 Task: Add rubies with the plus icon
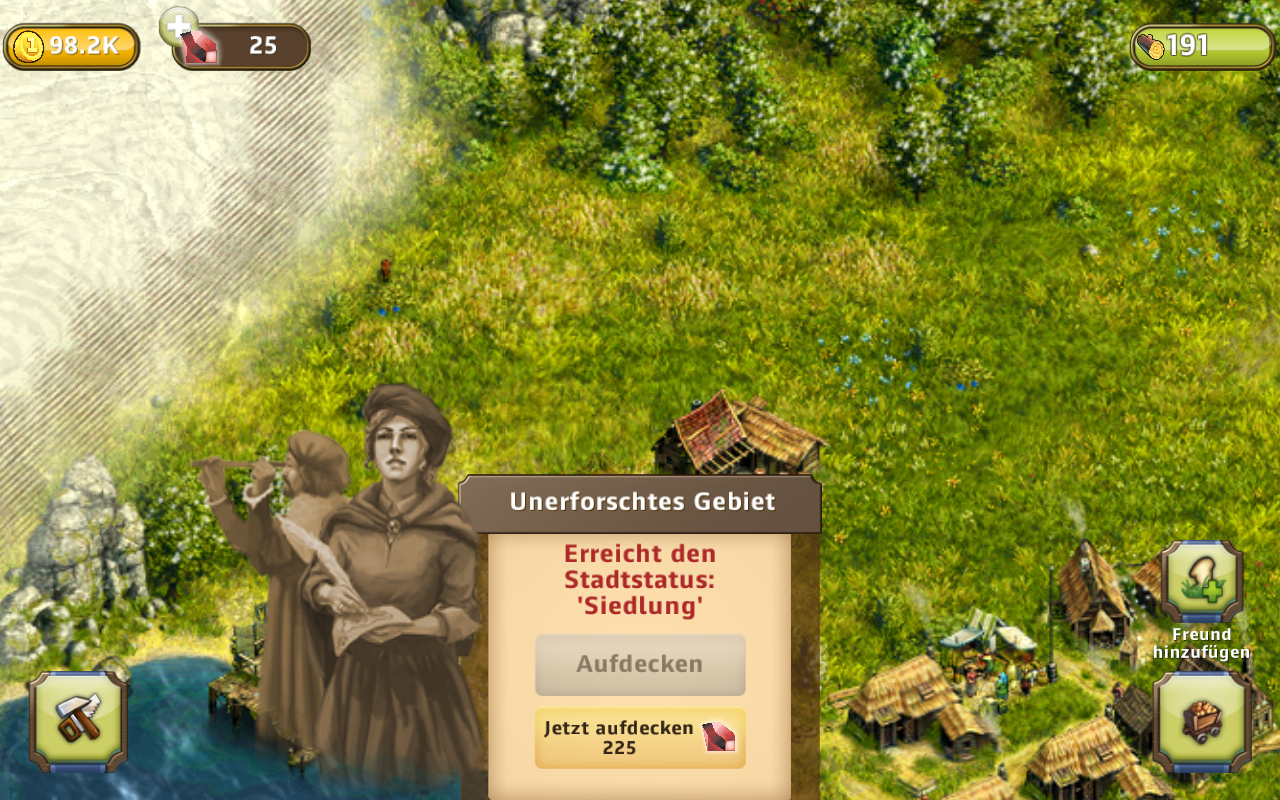(x=179, y=25)
